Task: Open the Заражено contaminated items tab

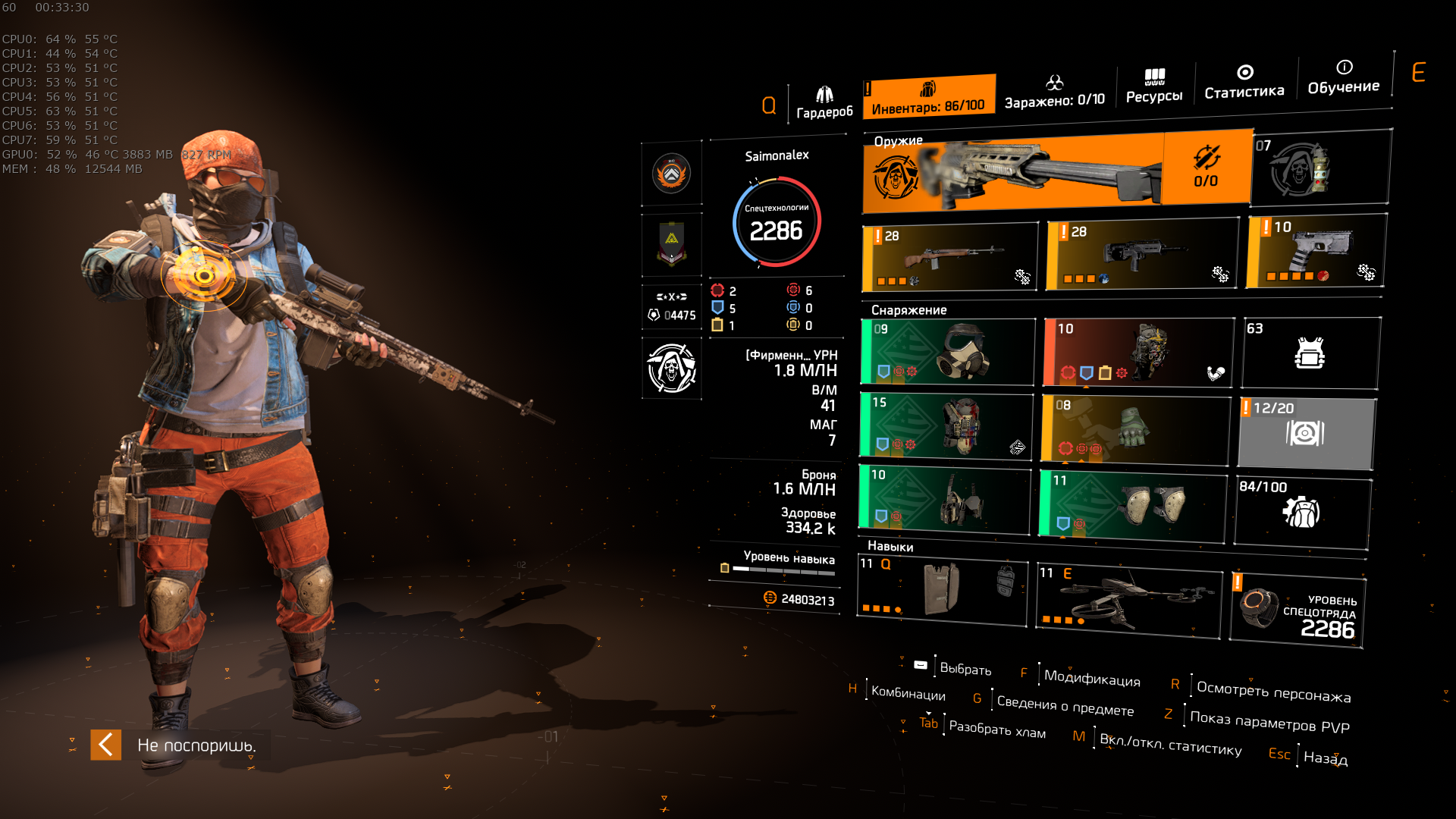Action: point(1054,93)
